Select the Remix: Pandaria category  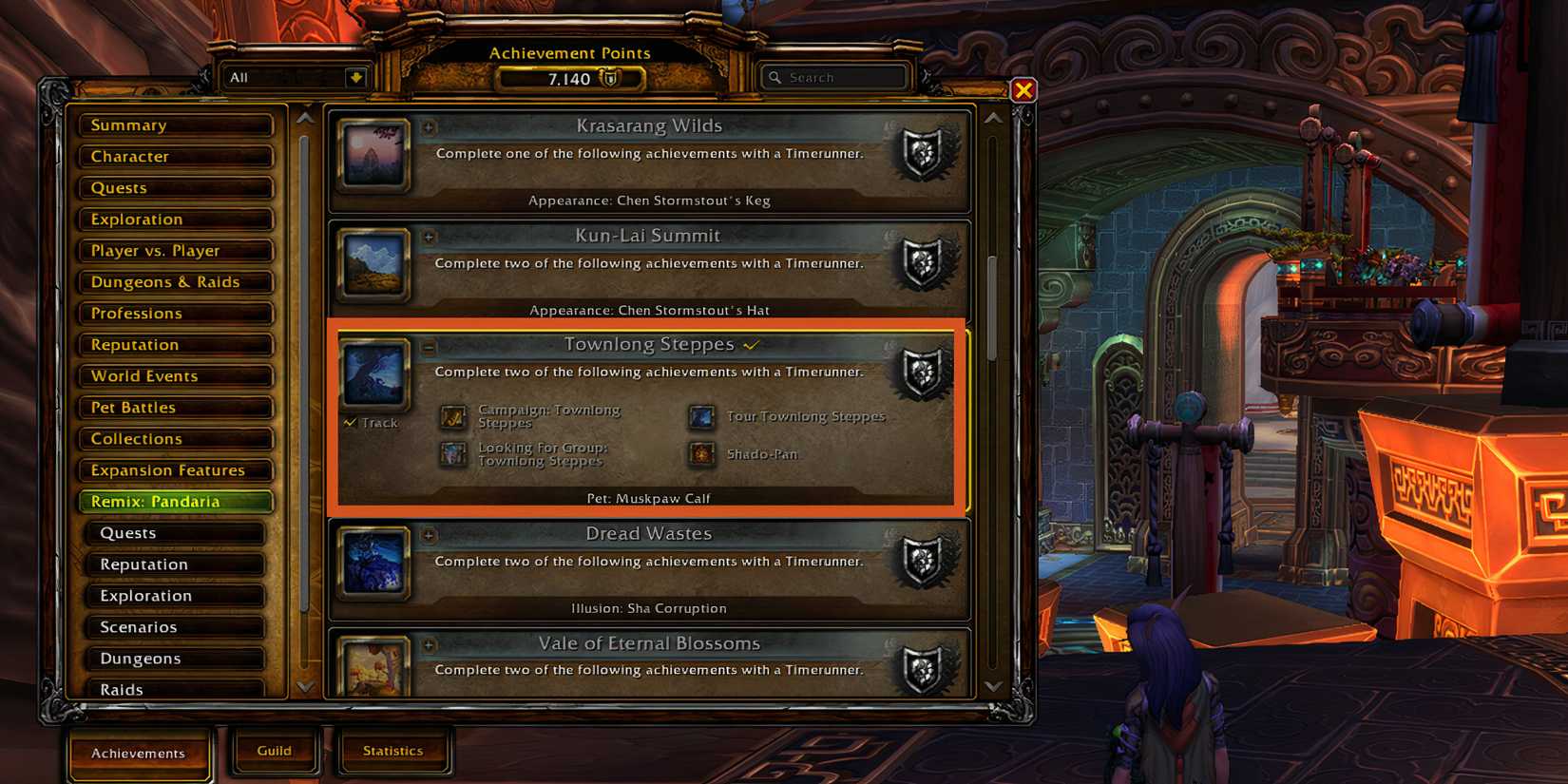click(x=174, y=502)
